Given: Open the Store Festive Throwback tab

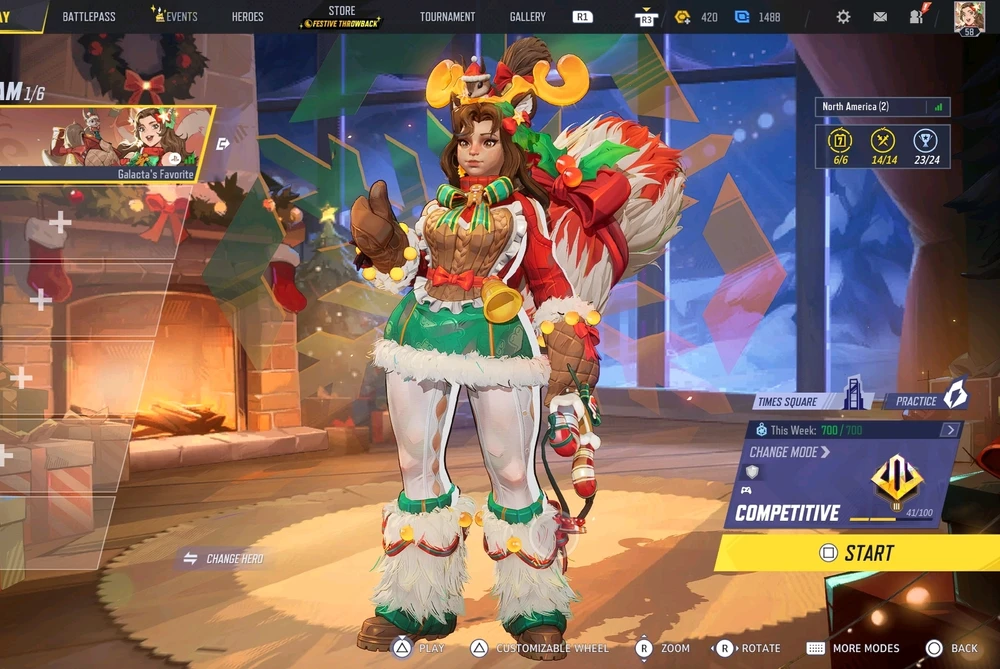Looking at the screenshot, I should click(x=341, y=16).
